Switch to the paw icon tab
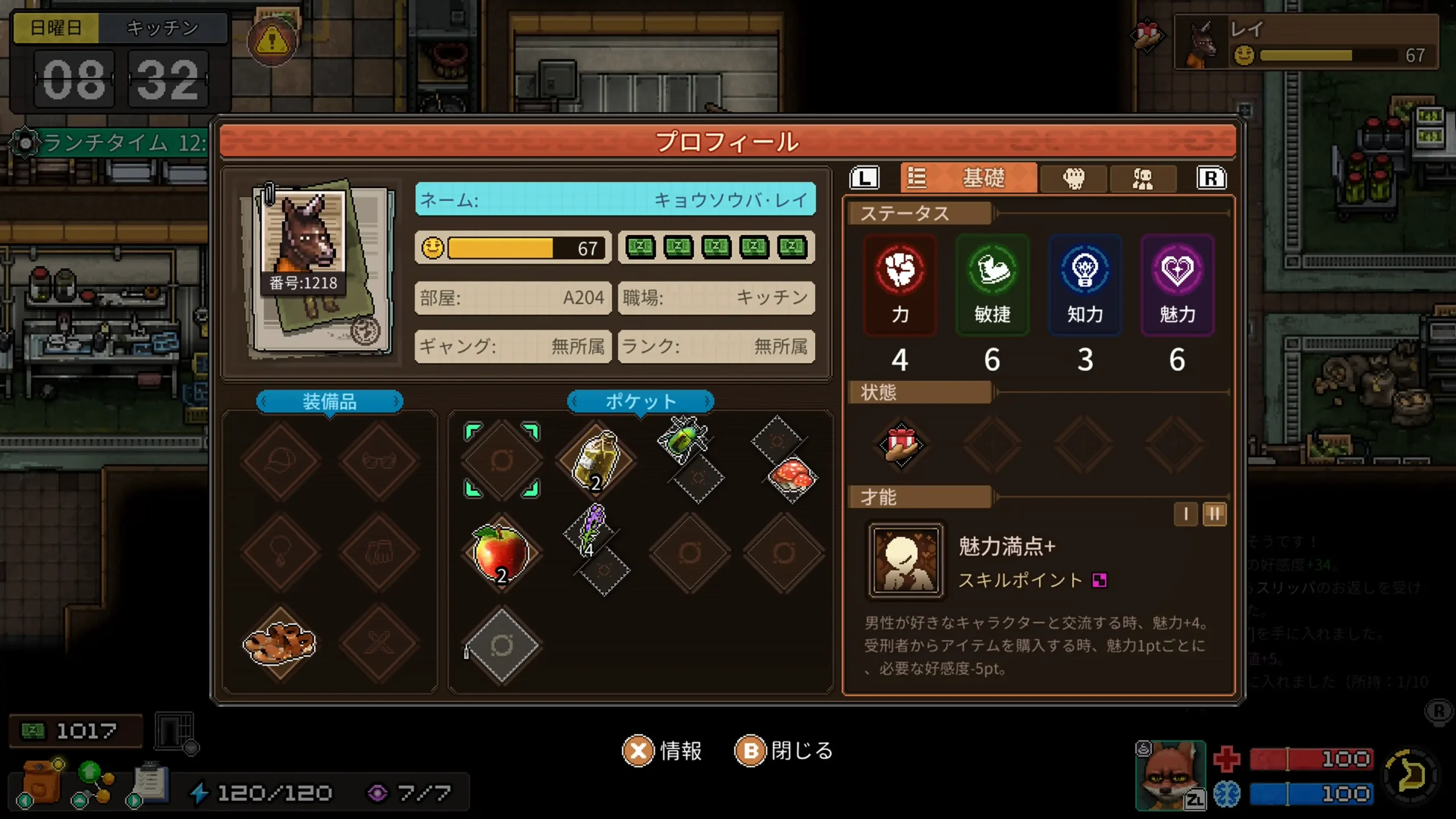The height and width of the screenshot is (819, 1456). pyautogui.click(x=1074, y=178)
